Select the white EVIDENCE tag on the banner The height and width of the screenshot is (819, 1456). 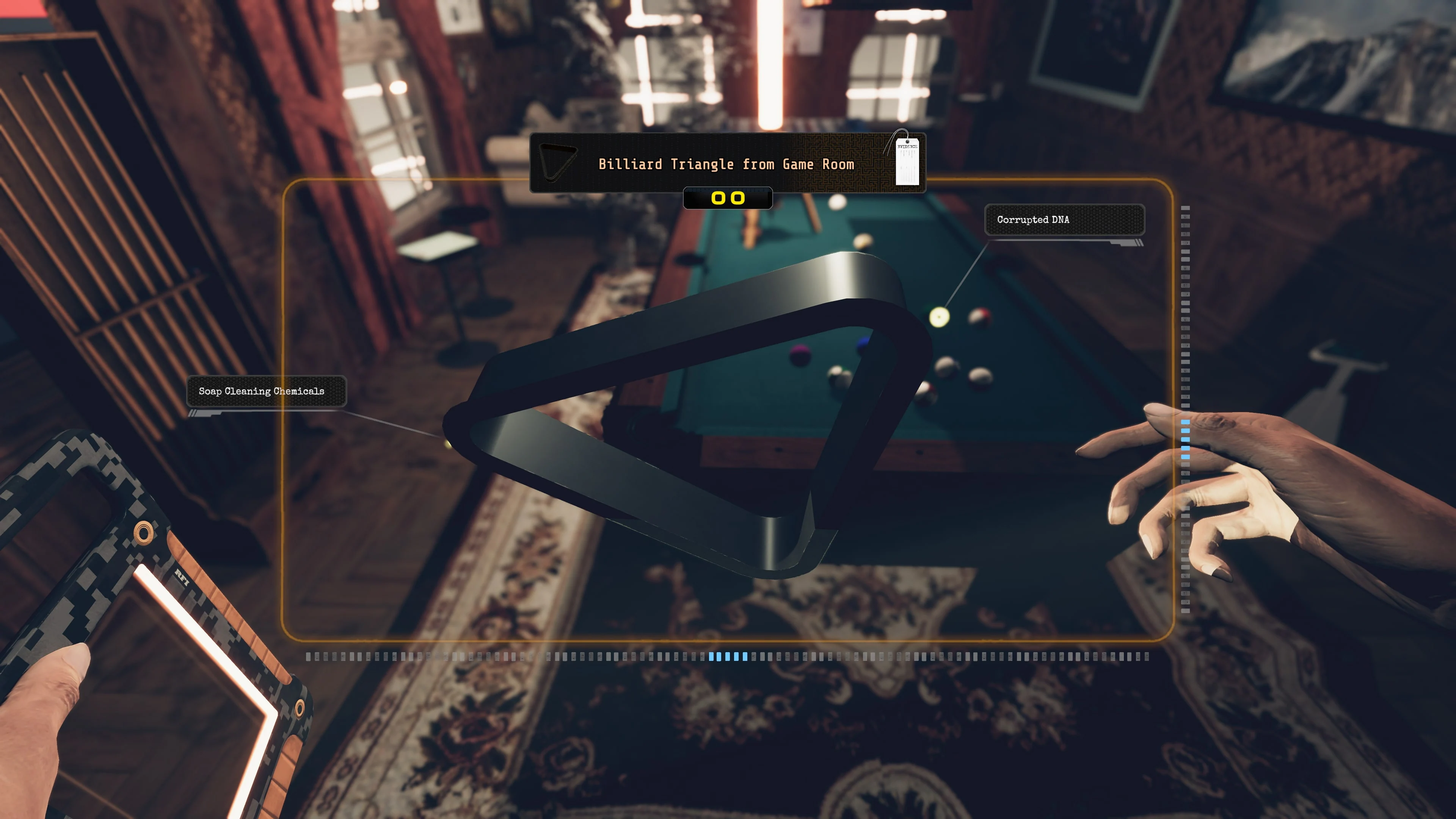click(x=908, y=162)
